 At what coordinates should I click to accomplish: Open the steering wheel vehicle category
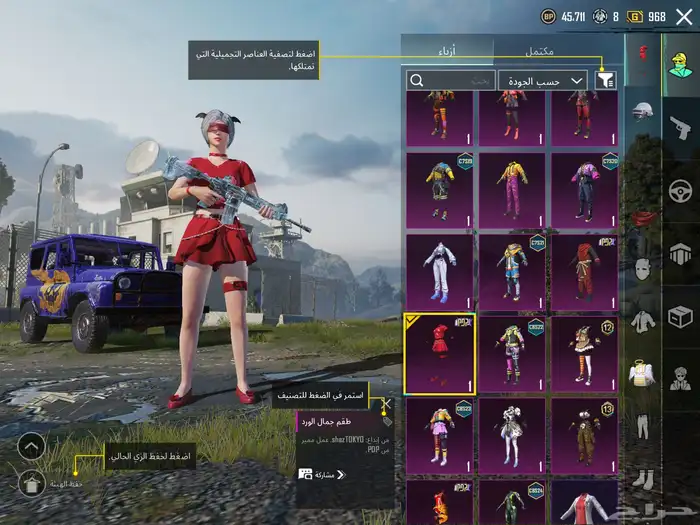(681, 189)
